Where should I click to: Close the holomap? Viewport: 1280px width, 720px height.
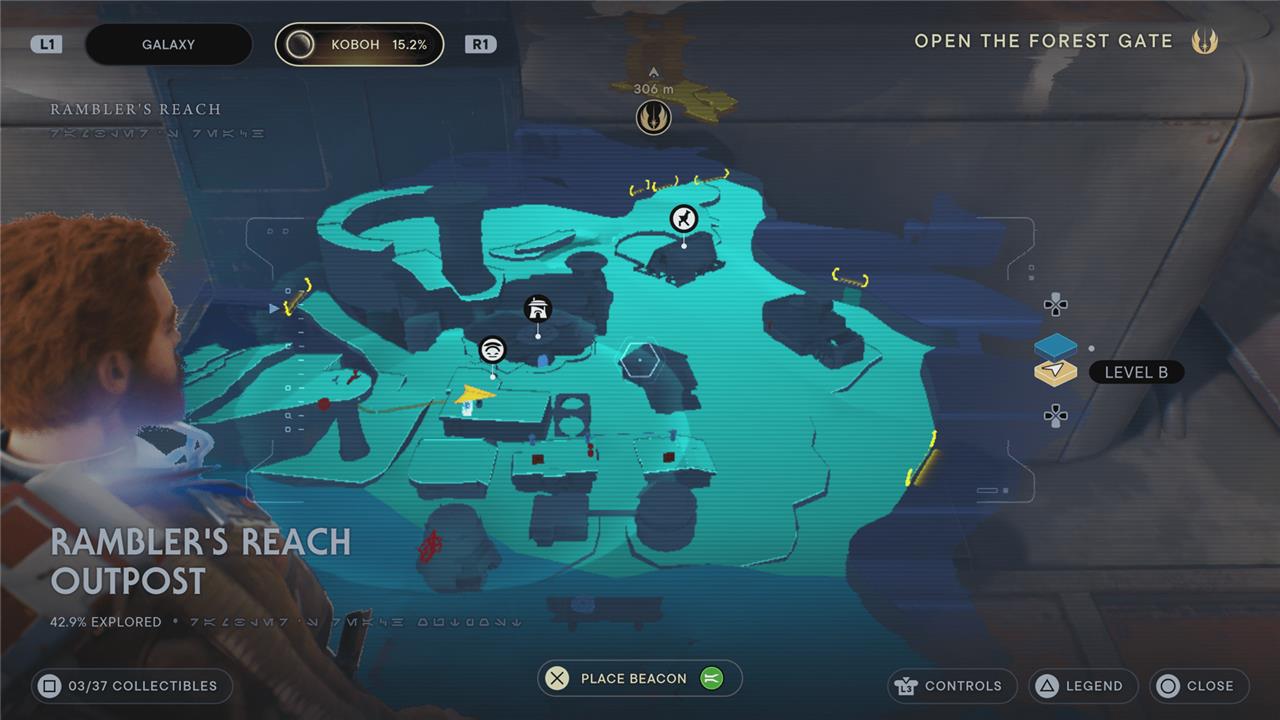point(1198,686)
